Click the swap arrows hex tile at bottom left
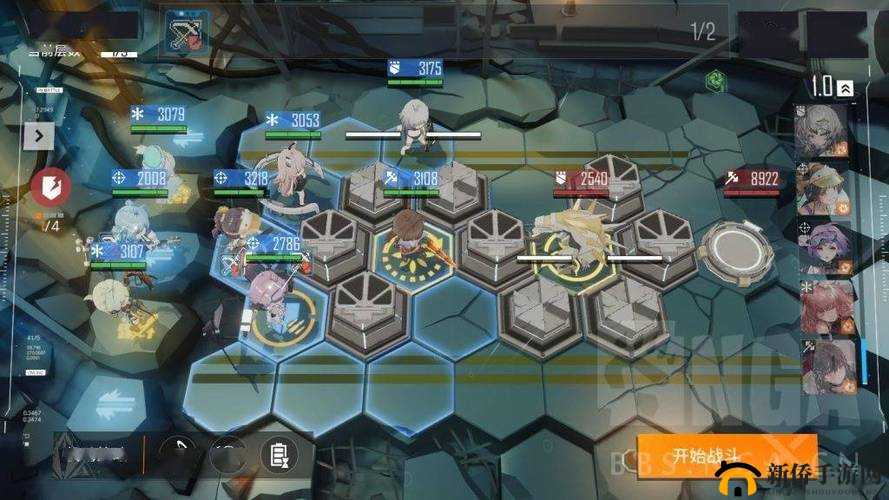Screen dimensions: 889x500 click(x=112, y=401)
